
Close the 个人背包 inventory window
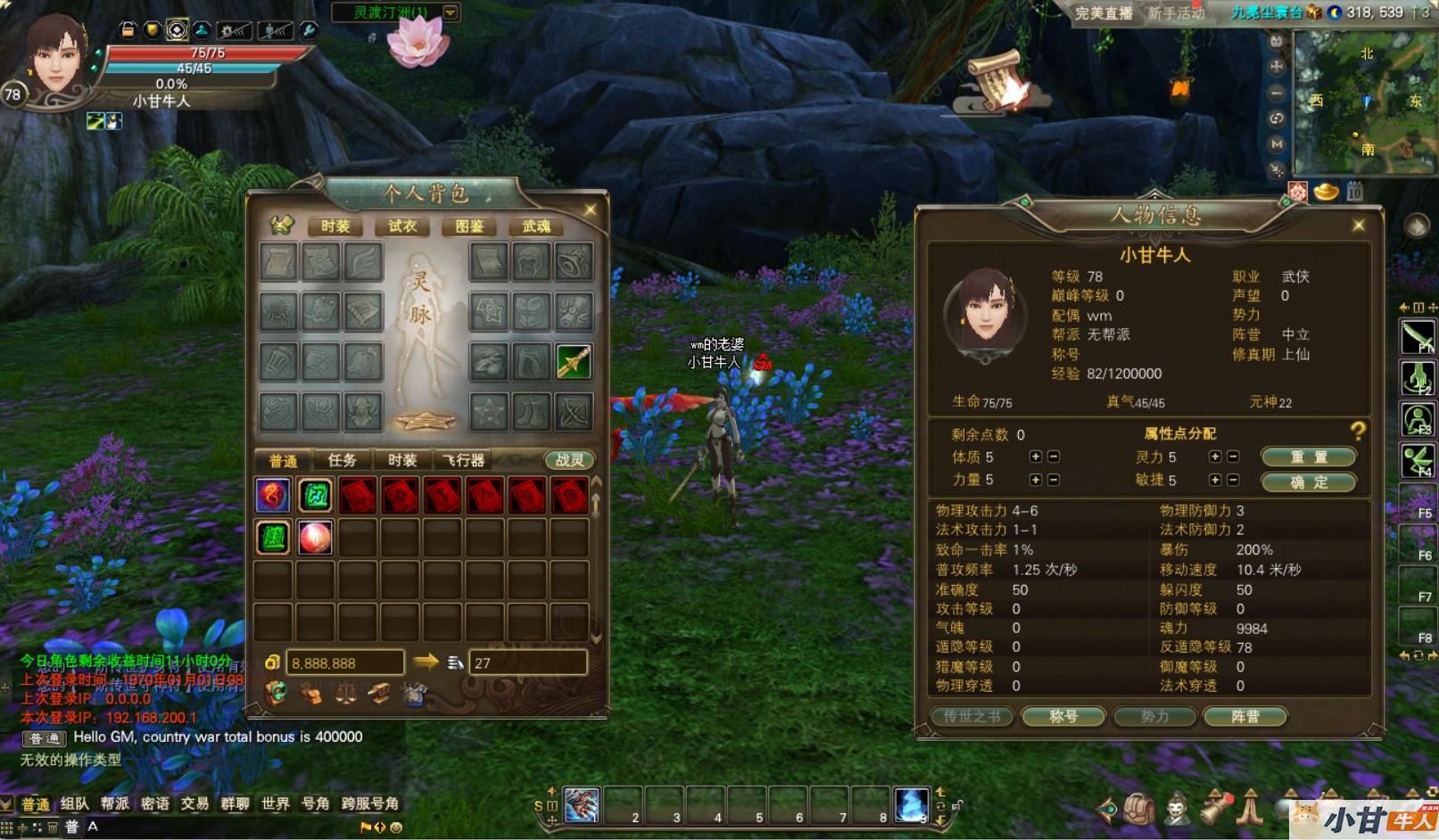[590, 210]
